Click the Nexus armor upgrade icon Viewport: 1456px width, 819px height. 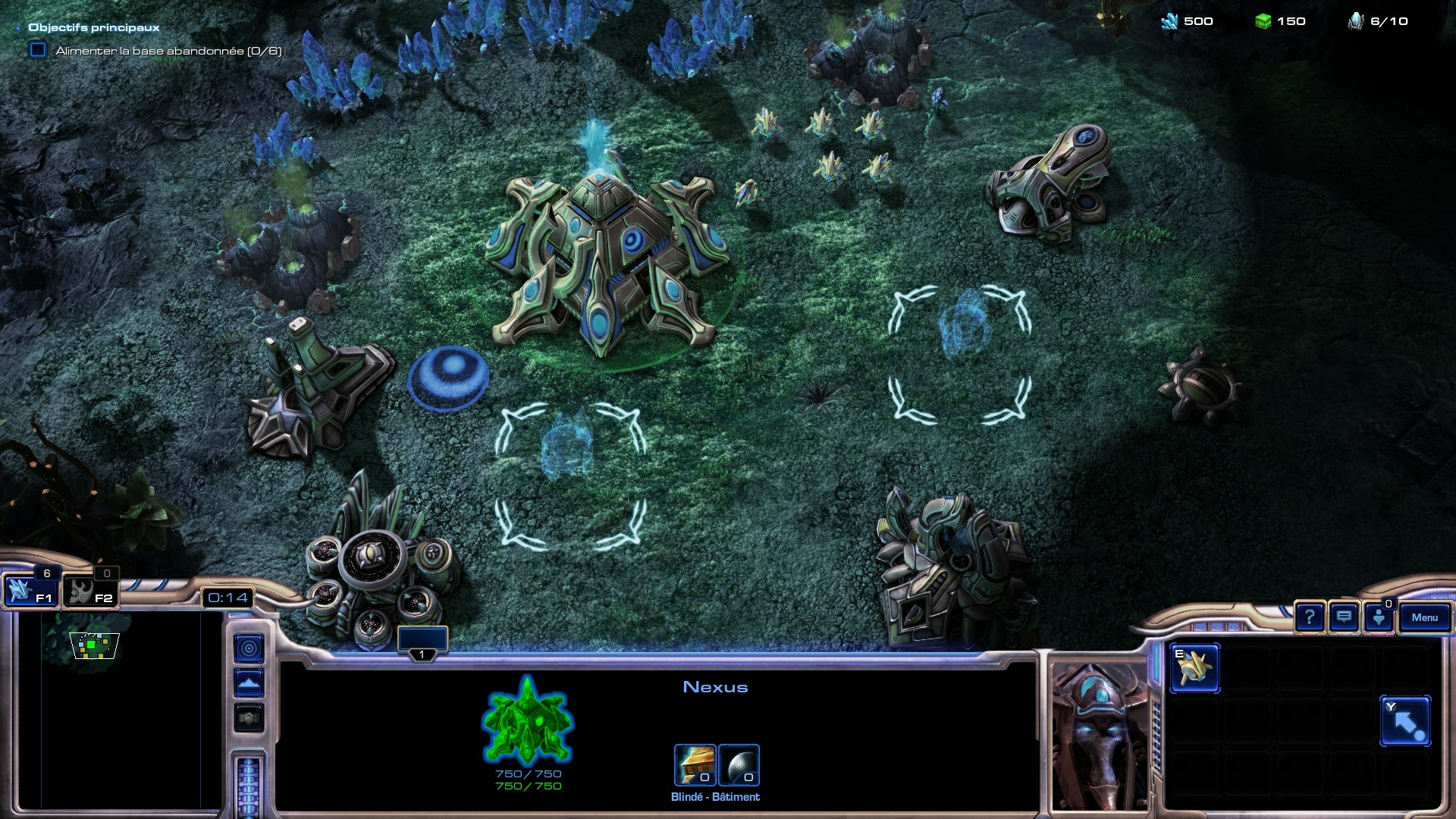click(x=695, y=764)
